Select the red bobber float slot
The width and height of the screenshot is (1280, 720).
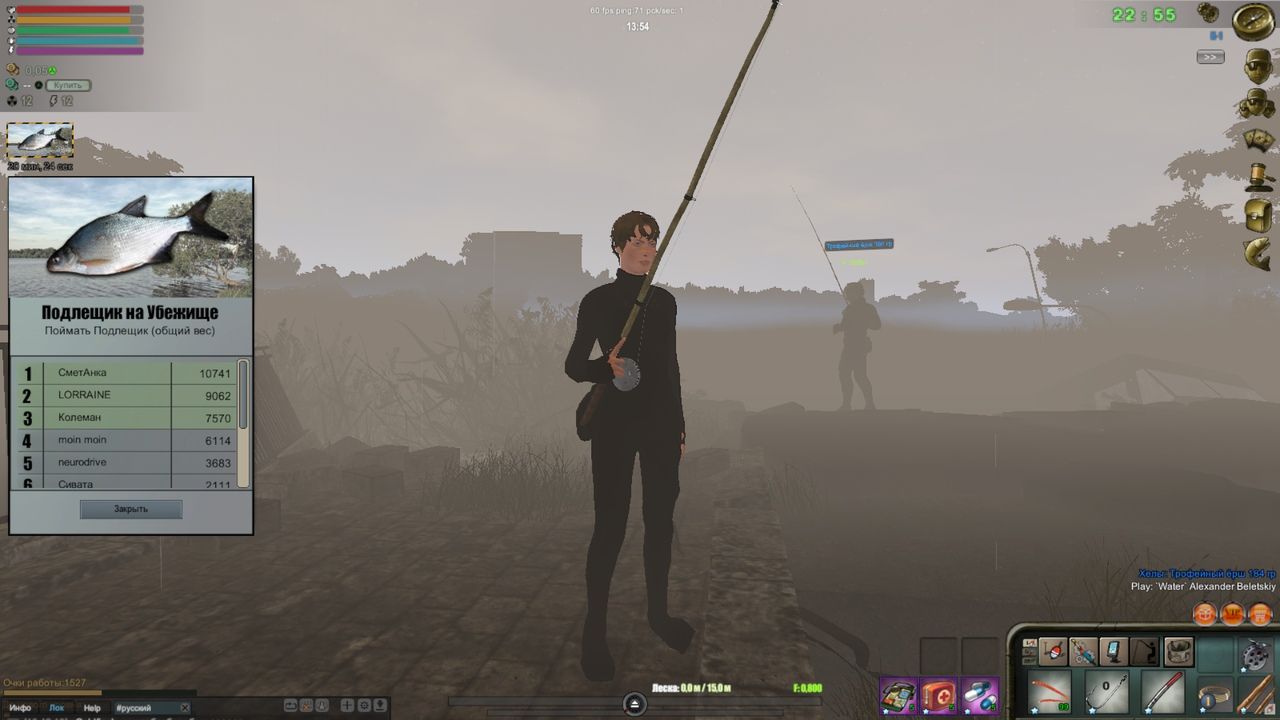pos(1053,651)
